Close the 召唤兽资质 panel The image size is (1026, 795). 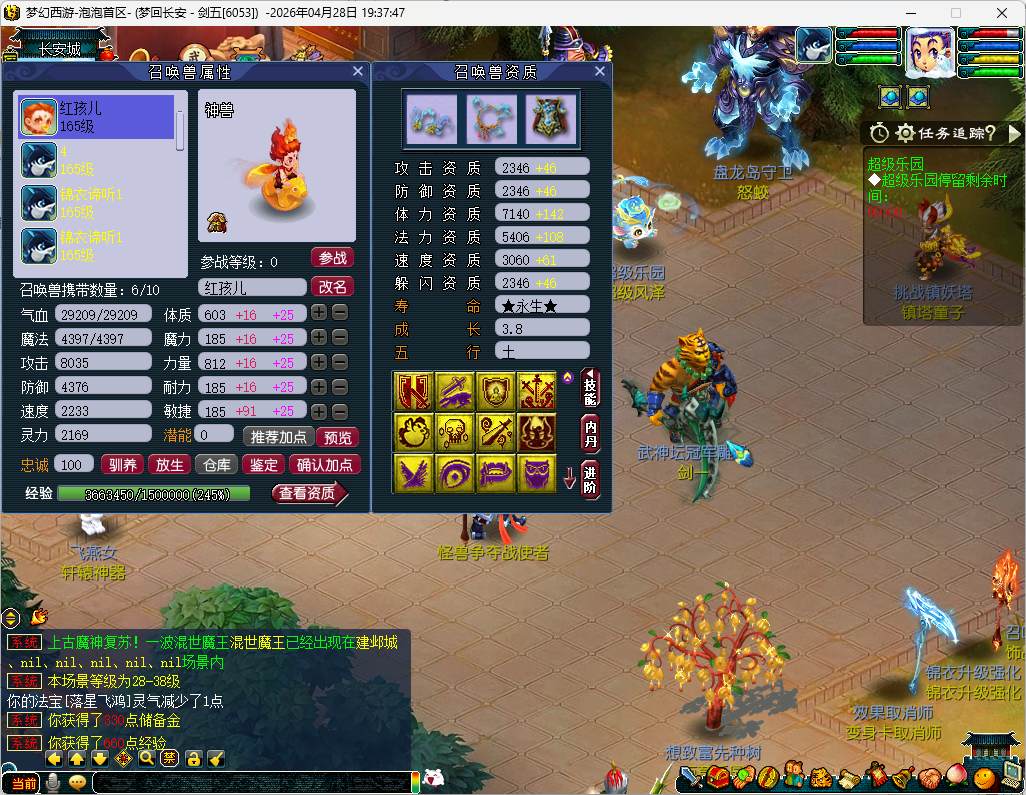600,72
